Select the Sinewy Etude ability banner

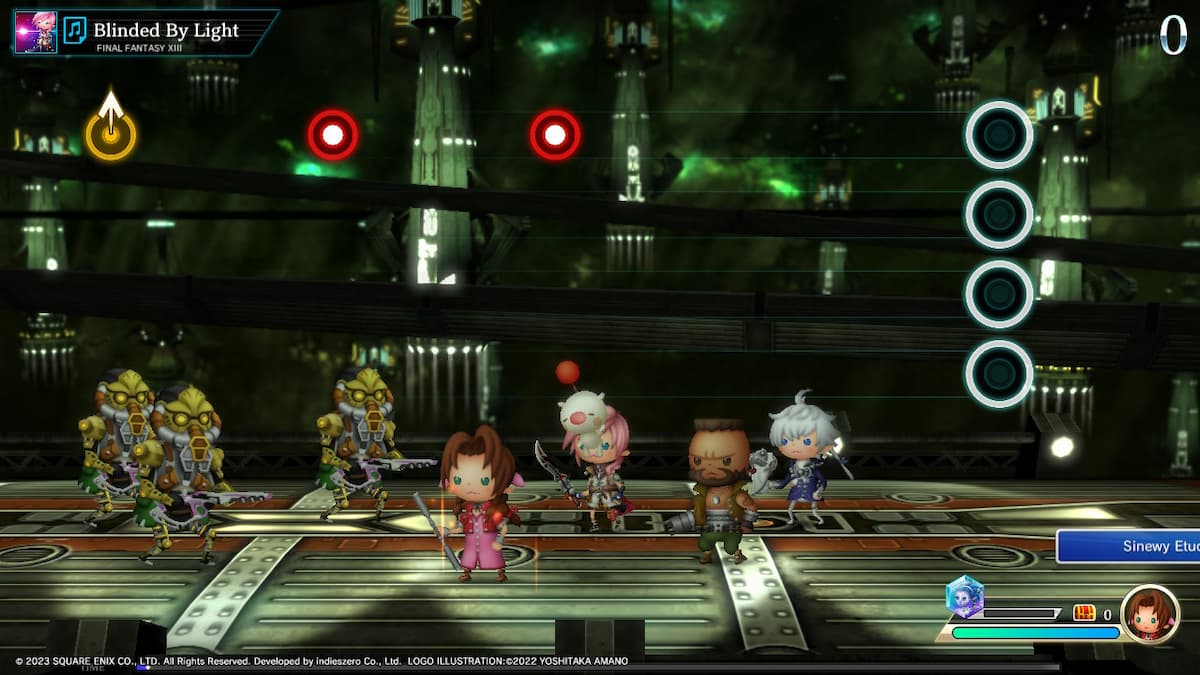tap(1128, 546)
